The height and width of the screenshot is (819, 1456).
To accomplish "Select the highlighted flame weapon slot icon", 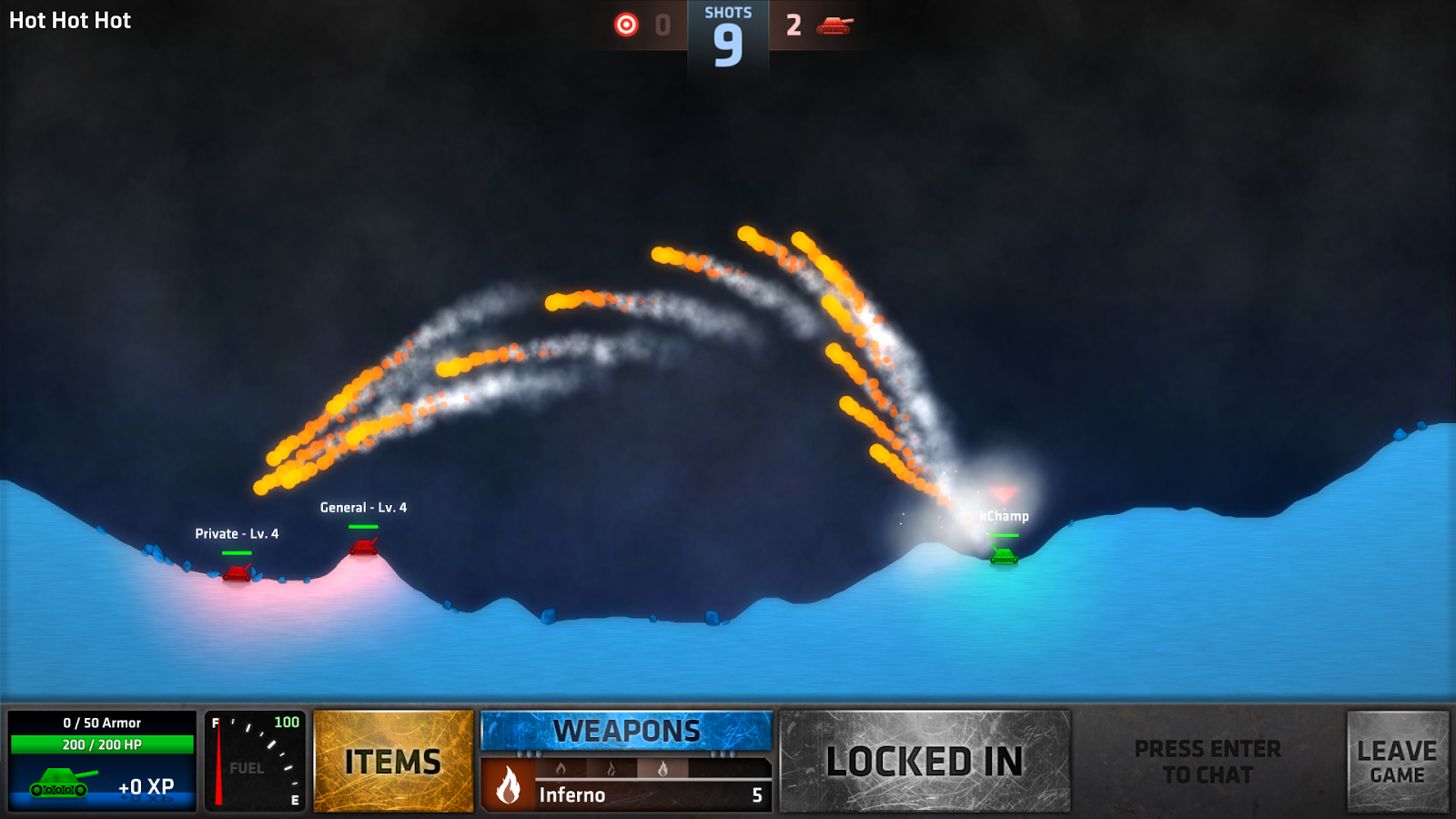I will point(663,770).
